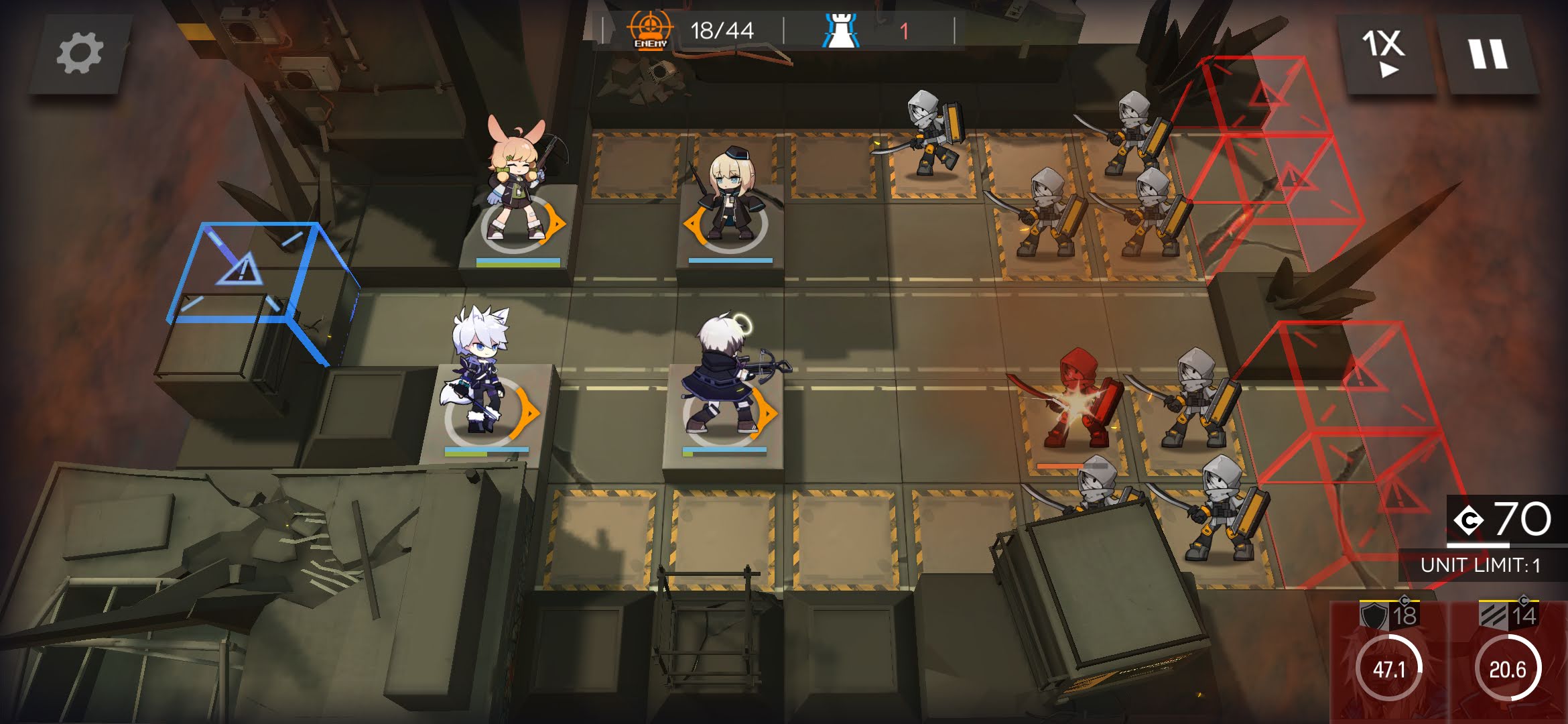Viewport: 1568px width, 724px height.
Task: Pause the battle
Action: pyautogui.click(x=1488, y=54)
